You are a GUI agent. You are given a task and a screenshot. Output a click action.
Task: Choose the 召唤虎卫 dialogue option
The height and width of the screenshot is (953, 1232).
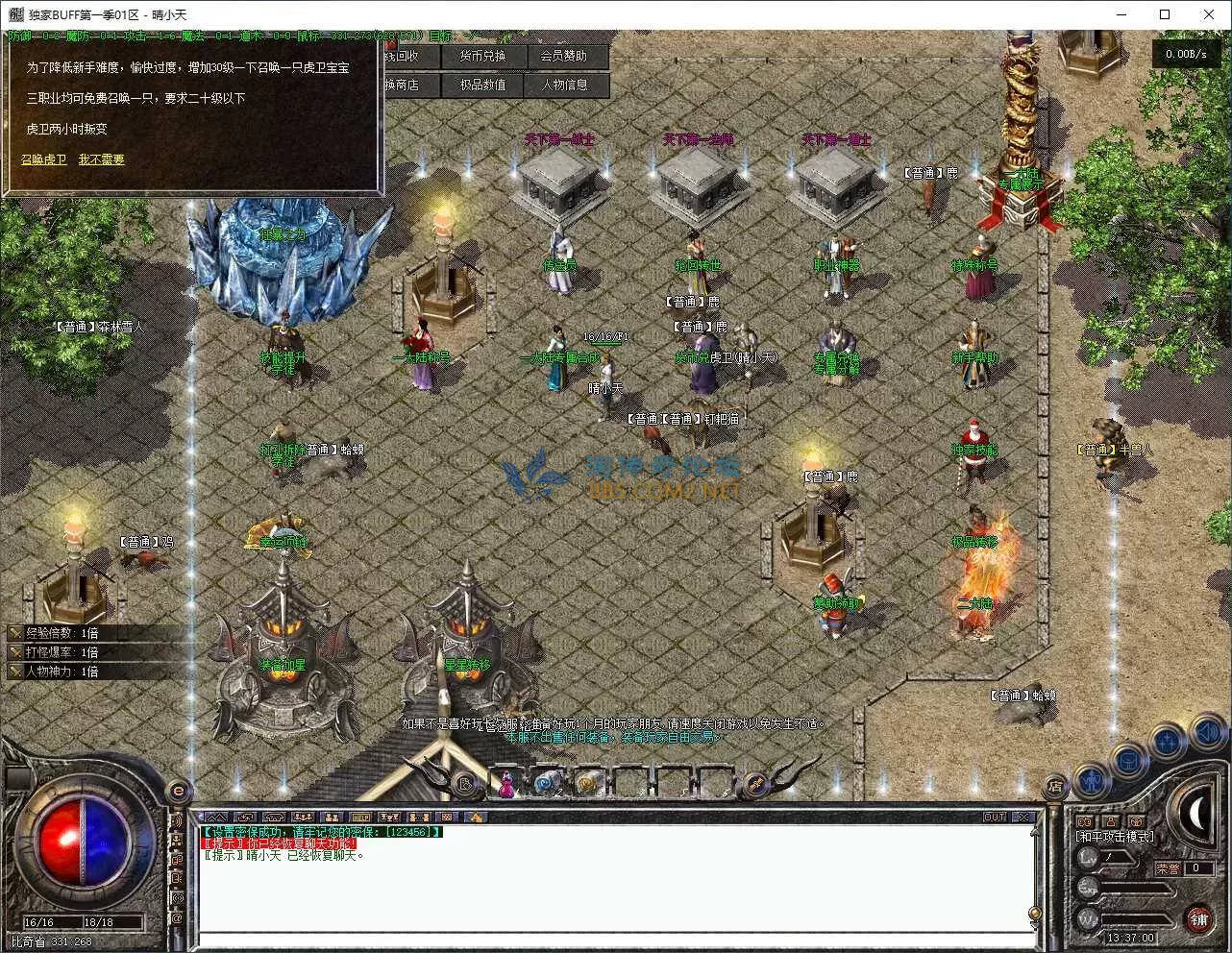click(x=44, y=159)
